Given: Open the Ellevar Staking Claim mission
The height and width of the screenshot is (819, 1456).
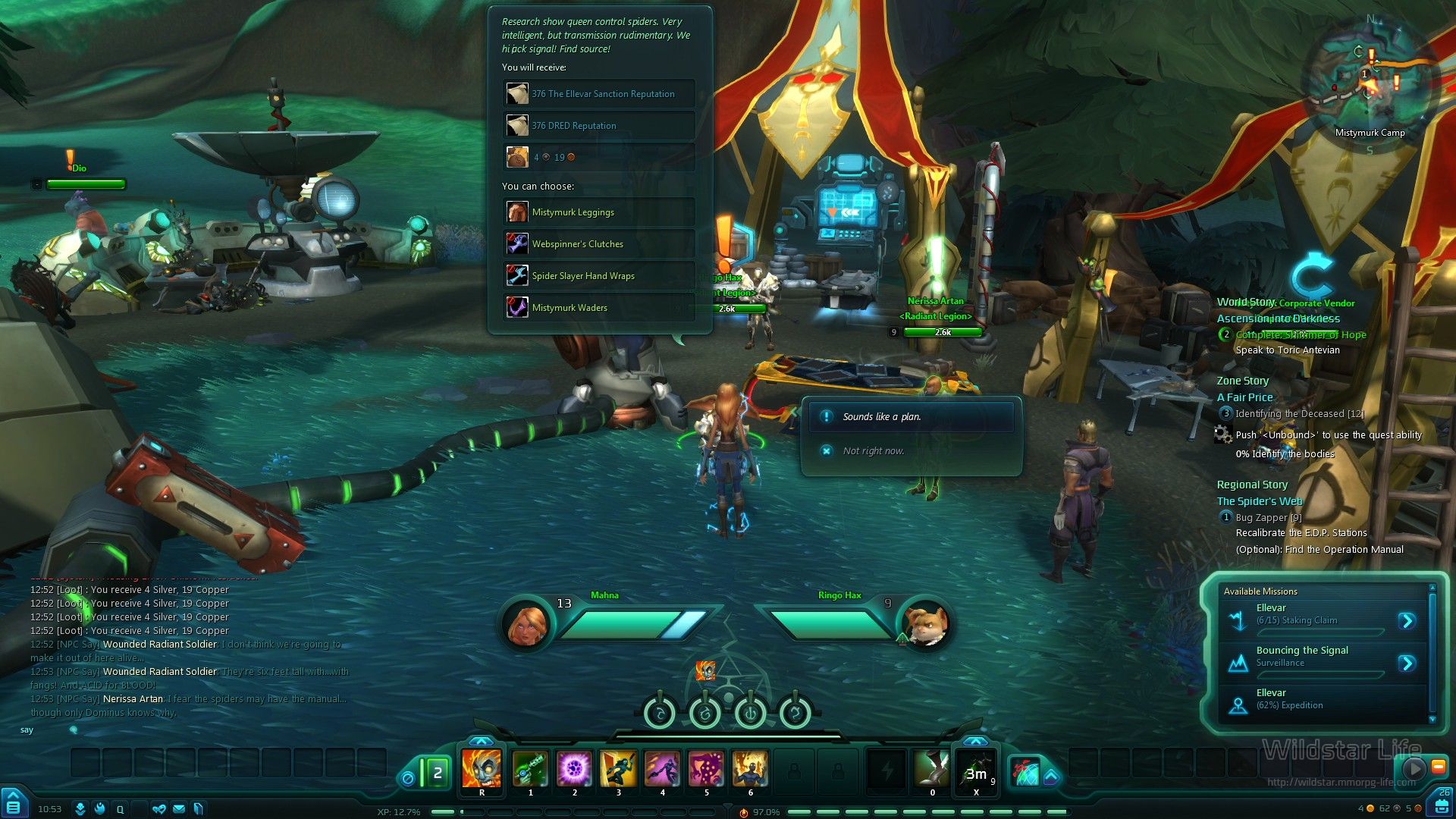Looking at the screenshot, I should click(x=1407, y=621).
